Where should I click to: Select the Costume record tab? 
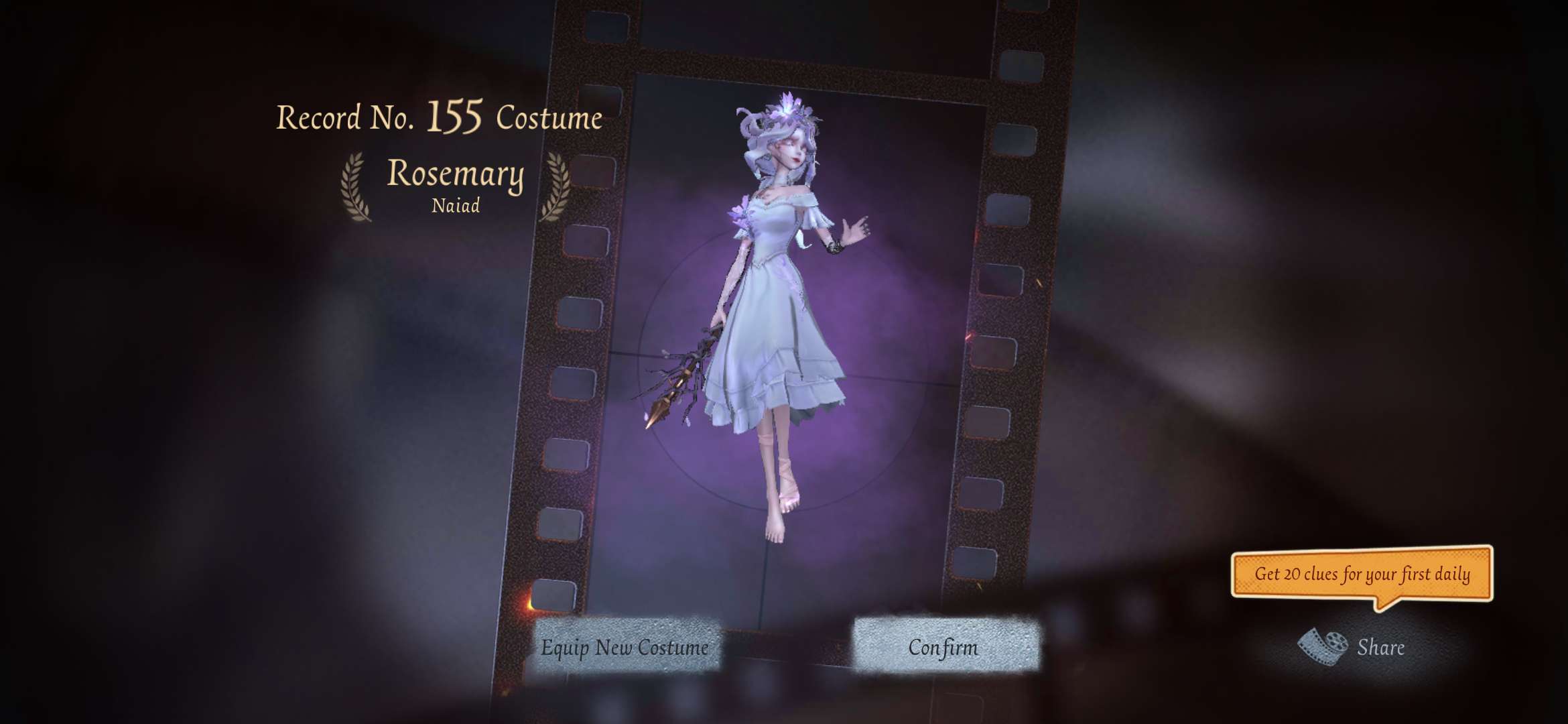point(548,118)
